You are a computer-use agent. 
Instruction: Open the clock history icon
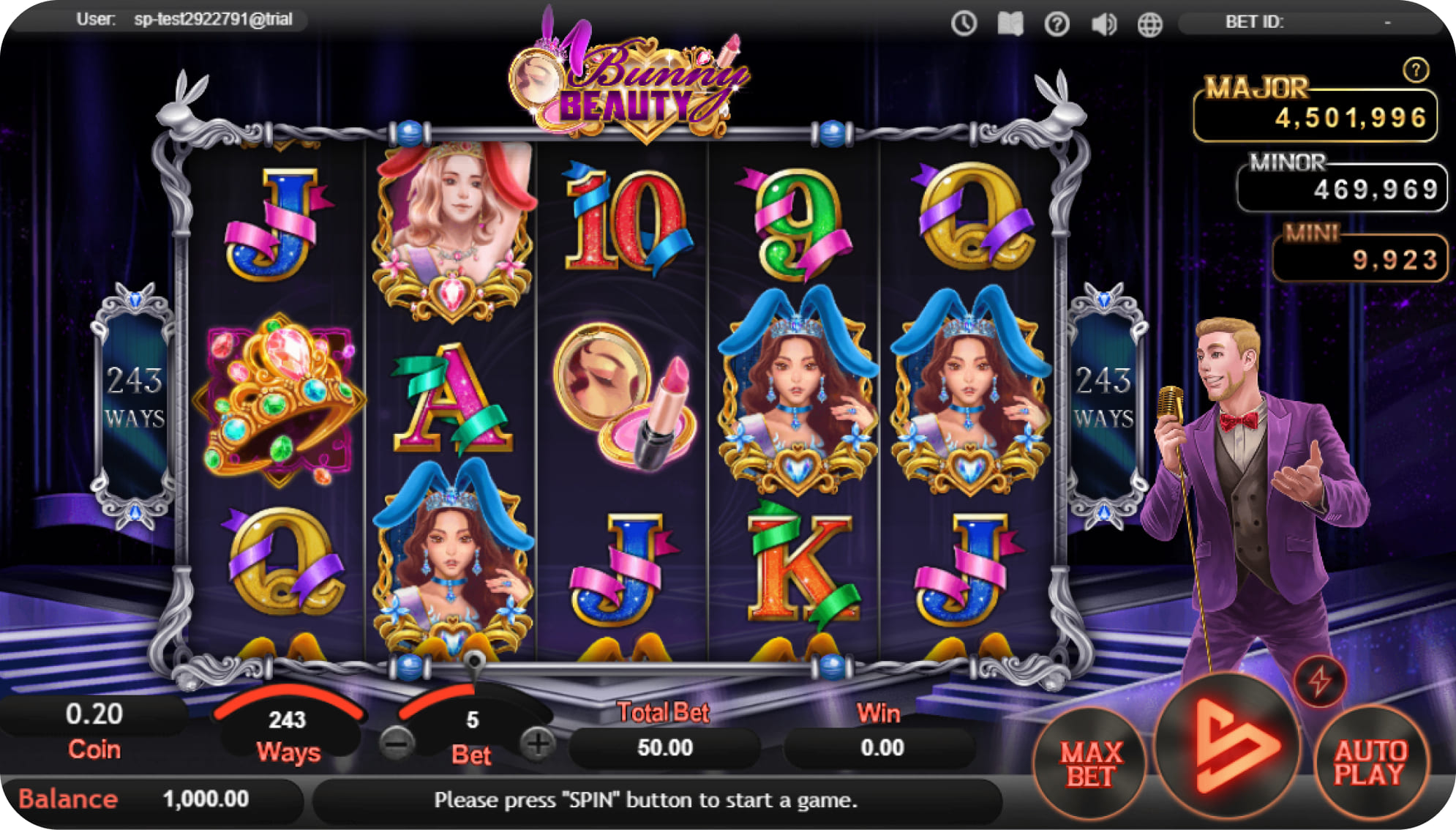tap(964, 23)
